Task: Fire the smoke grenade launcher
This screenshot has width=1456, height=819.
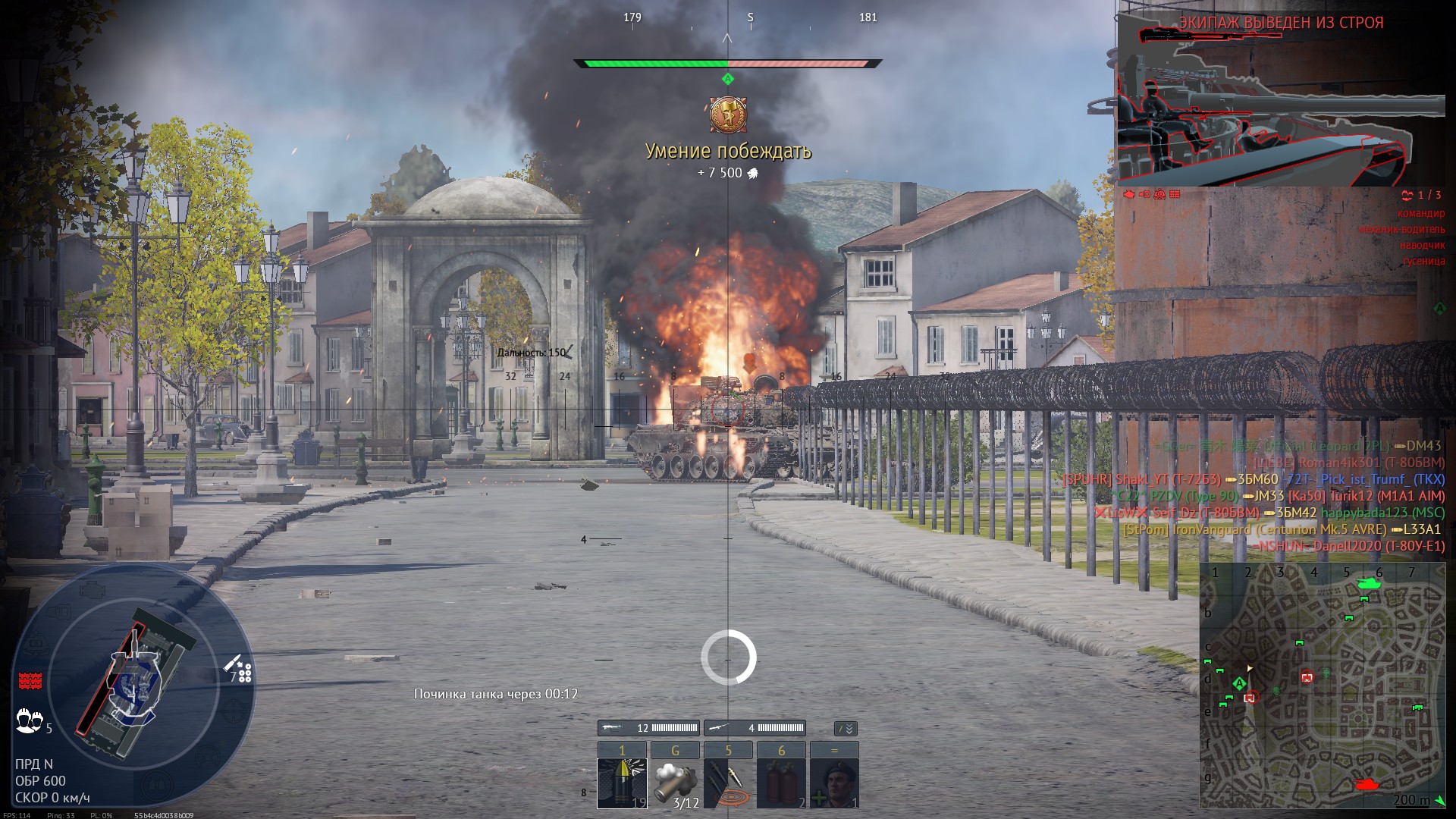Action: coord(675,783)
